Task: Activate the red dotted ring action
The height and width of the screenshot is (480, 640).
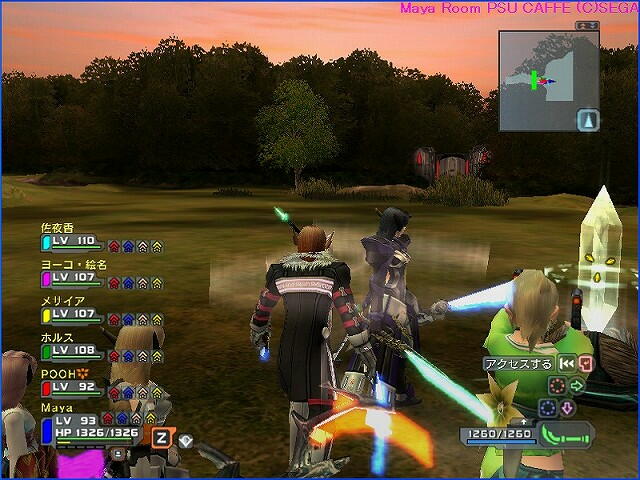Action: point(557,386)
